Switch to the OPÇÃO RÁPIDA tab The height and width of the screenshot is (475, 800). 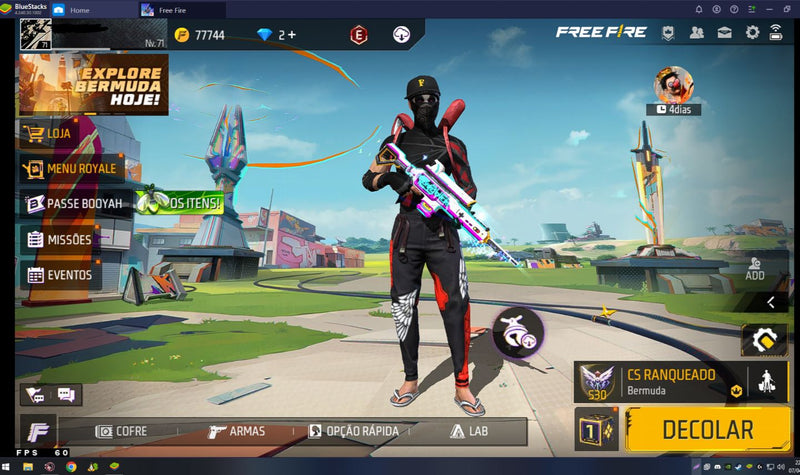(x=354, y=431)
